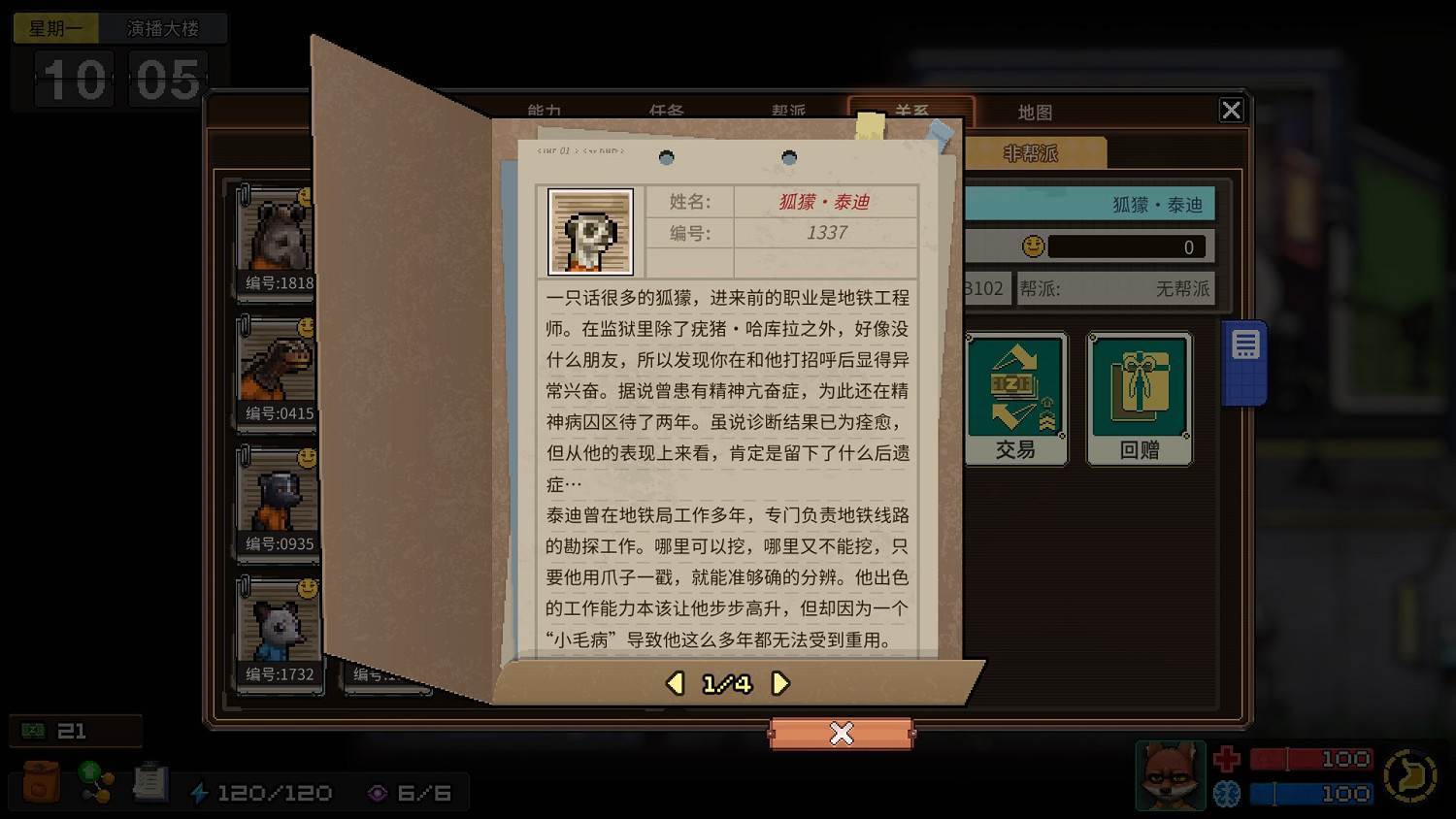Open the clipboard task list icon
Image resolution: width=1456 pixels, height=819 pixels.
149,781
